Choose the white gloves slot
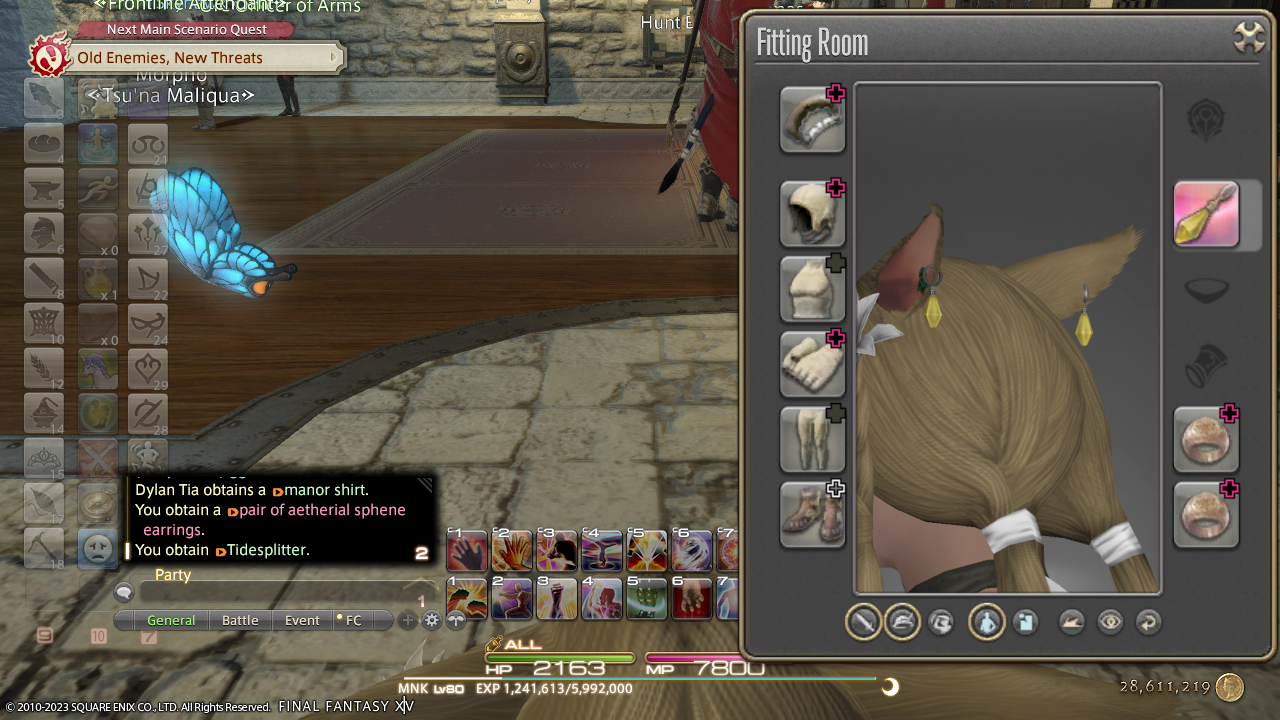The height and width of the screenshot is (720, 1280). click(812, 364)
